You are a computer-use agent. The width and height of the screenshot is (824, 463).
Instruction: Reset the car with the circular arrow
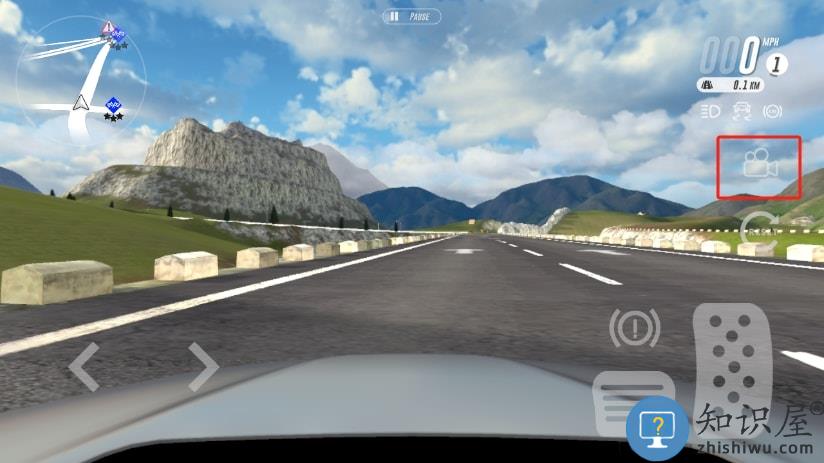click(758, 228)
